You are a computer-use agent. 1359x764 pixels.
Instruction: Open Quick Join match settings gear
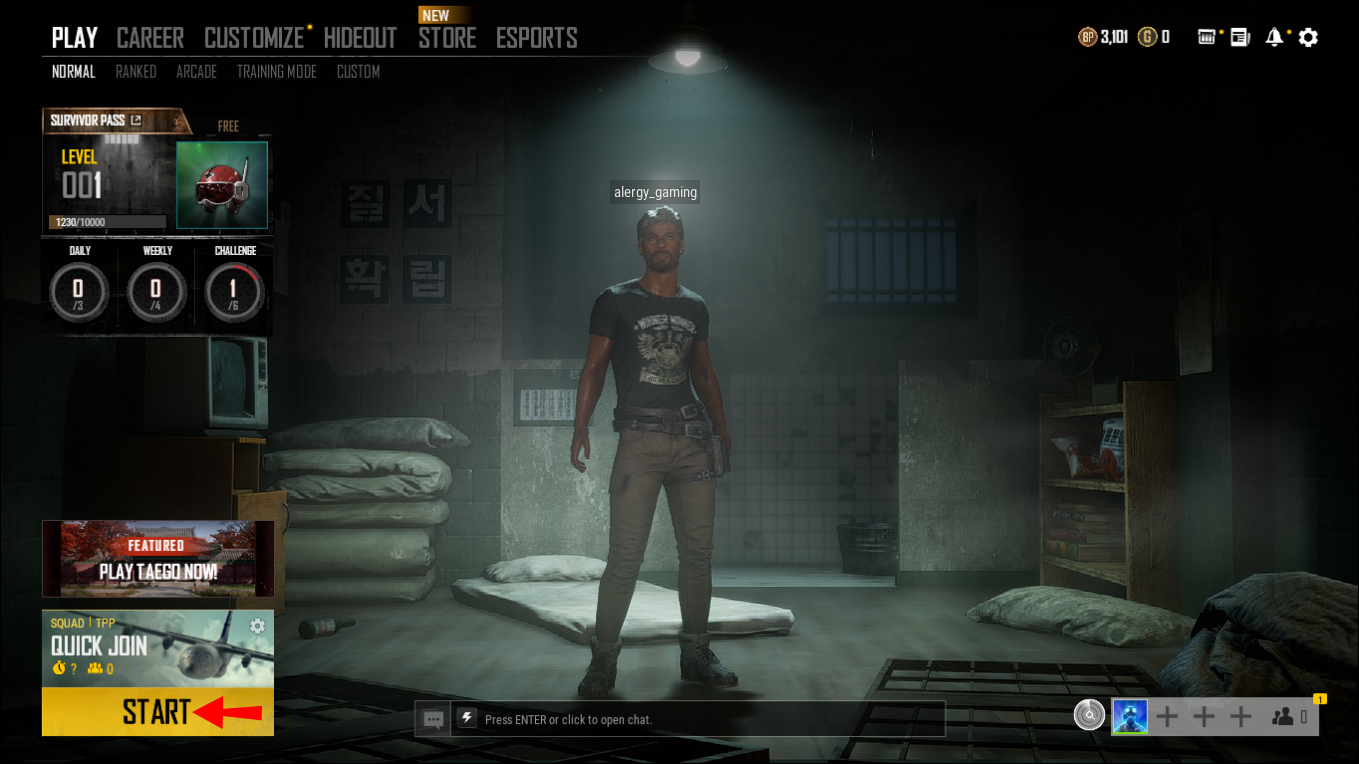coord(258,626)
